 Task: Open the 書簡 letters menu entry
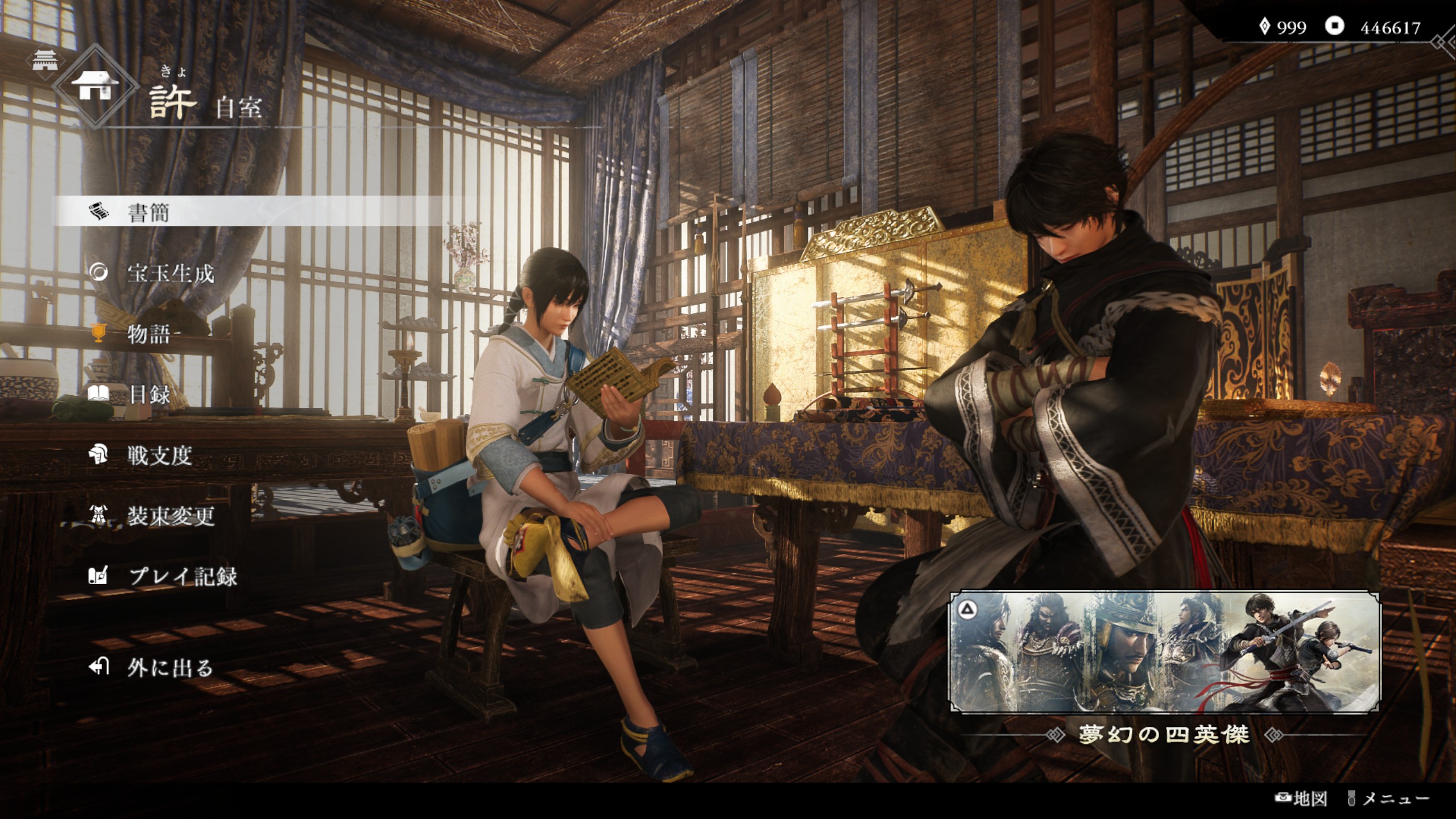(x=149, y=213)
